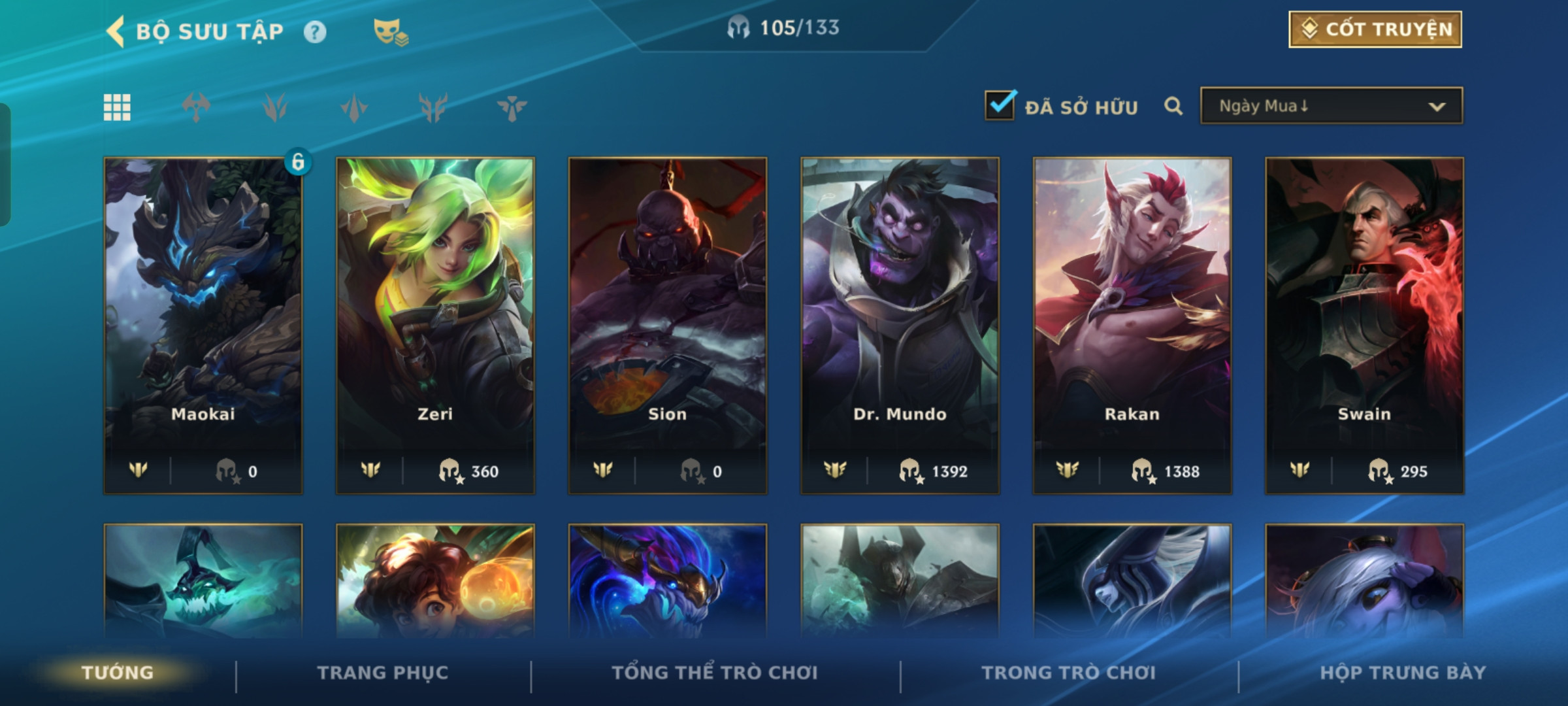Click the gold mask and coins icon

pyautogui.click(x=390, y=32)
